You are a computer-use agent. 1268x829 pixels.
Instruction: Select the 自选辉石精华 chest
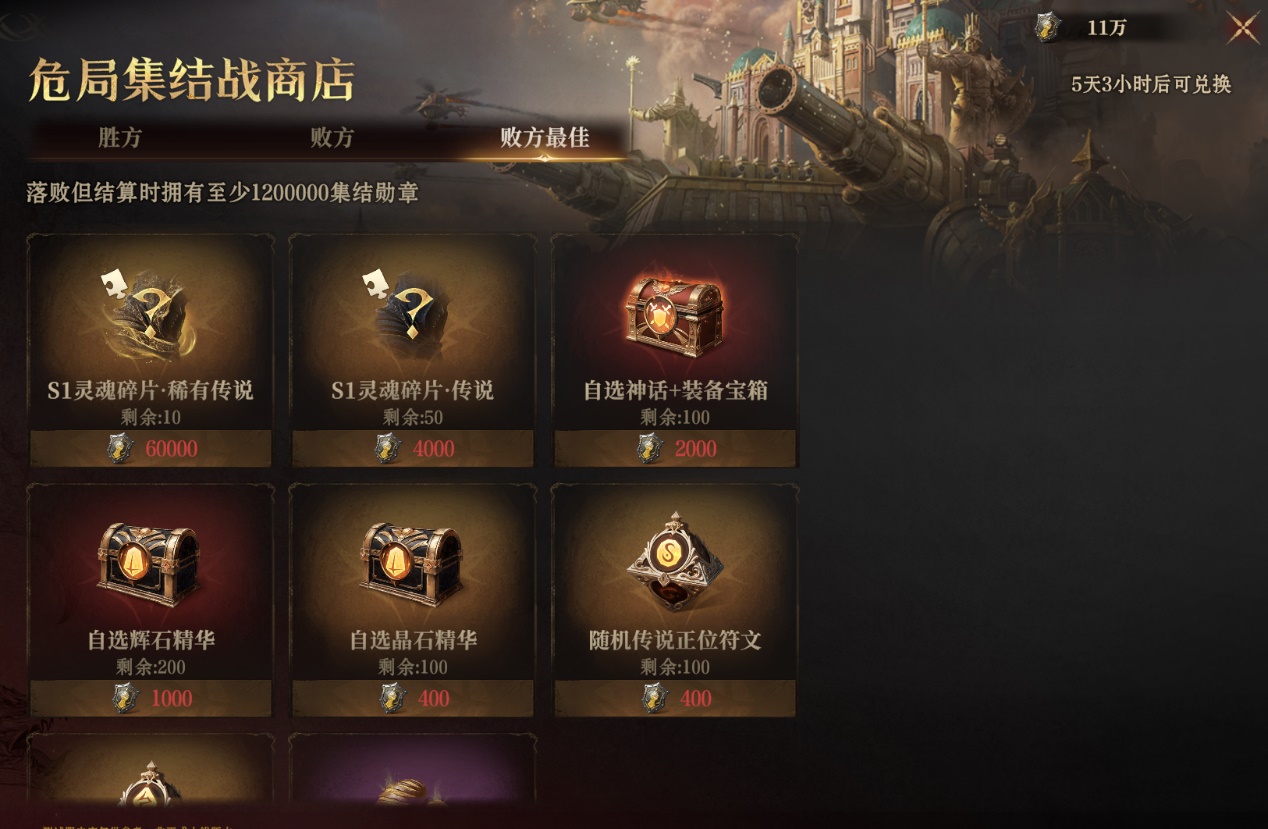click(x=150, y=570)
